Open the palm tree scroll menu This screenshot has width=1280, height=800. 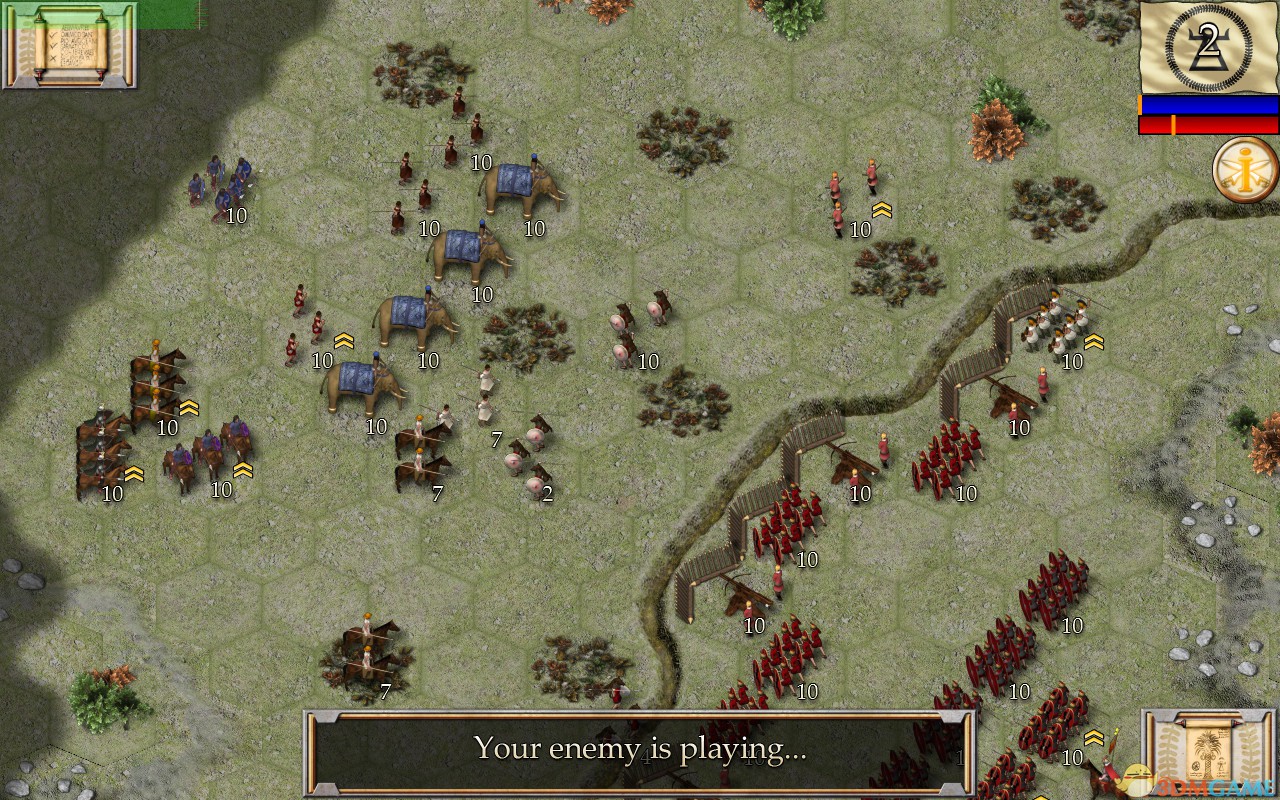pos(1208,752)
